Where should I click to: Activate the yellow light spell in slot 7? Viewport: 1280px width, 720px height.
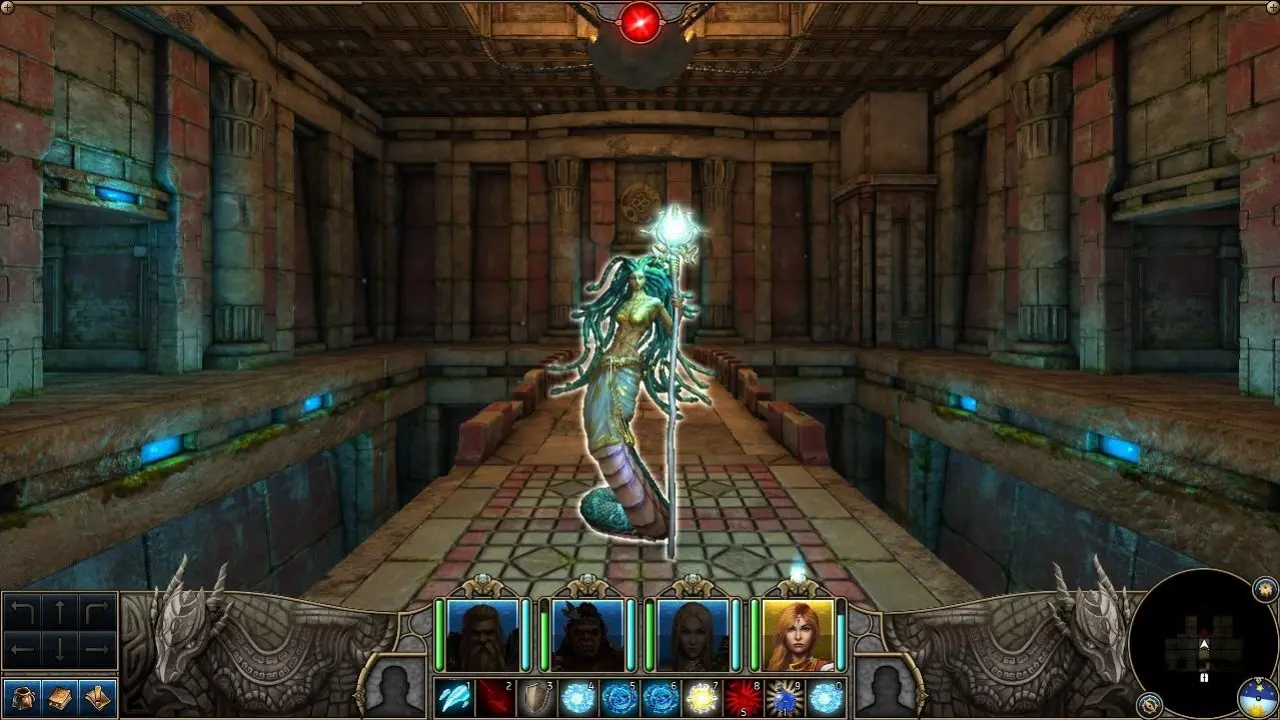click(x=700, y=697)
